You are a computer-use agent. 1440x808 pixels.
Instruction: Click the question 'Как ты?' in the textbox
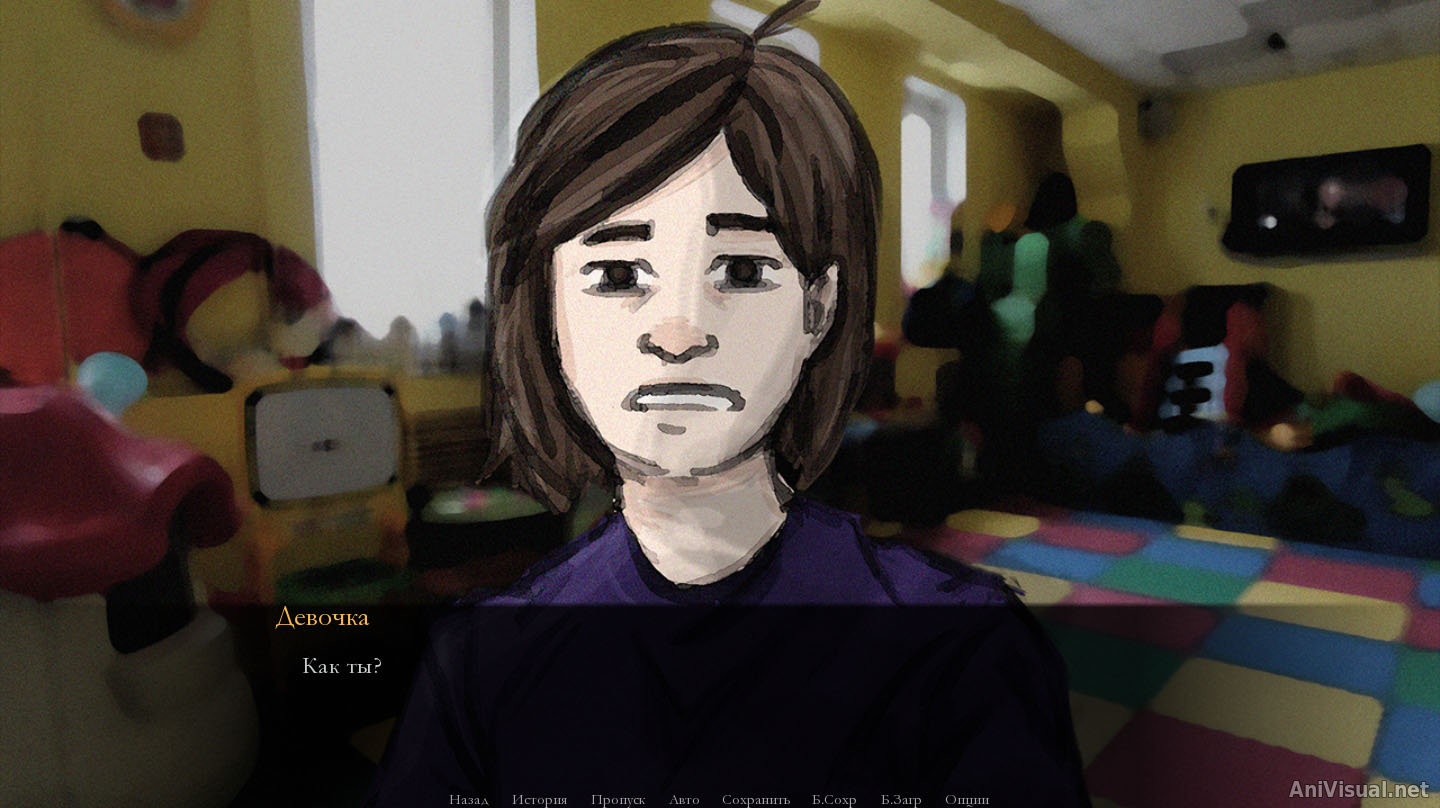(343, 664)
